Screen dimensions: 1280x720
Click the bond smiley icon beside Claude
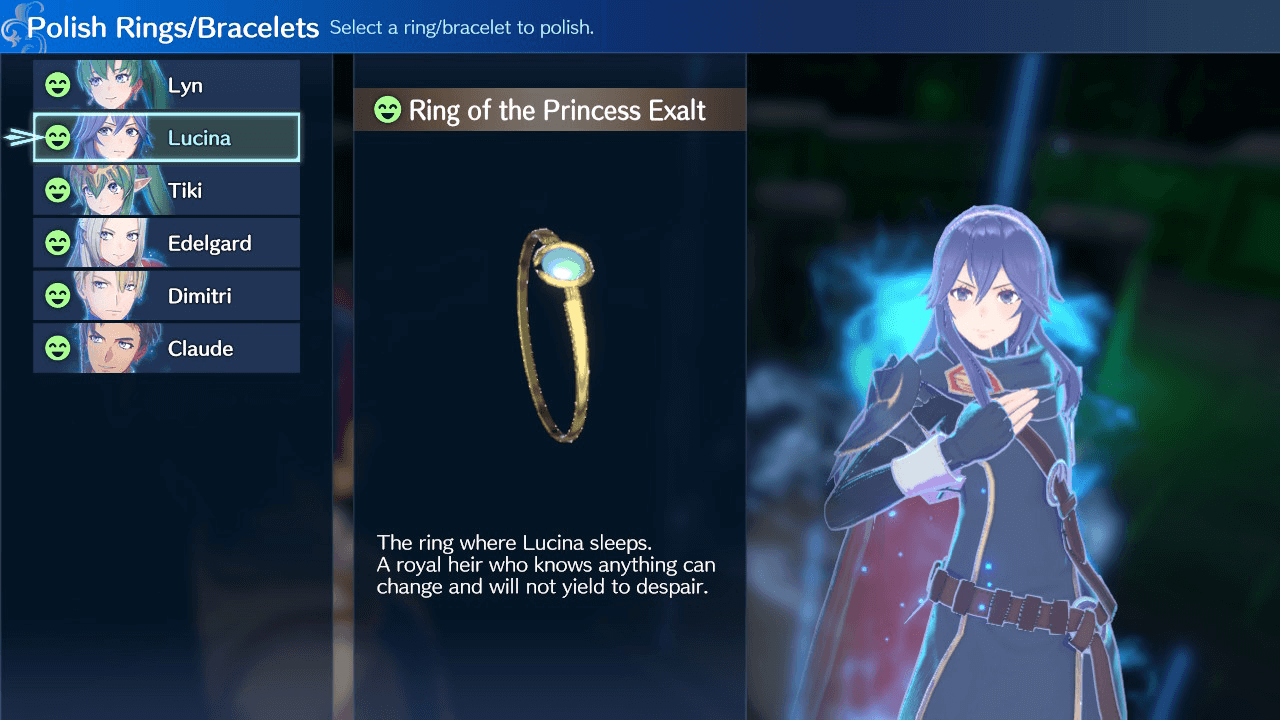pyautogui.click(x=58, y=347)
